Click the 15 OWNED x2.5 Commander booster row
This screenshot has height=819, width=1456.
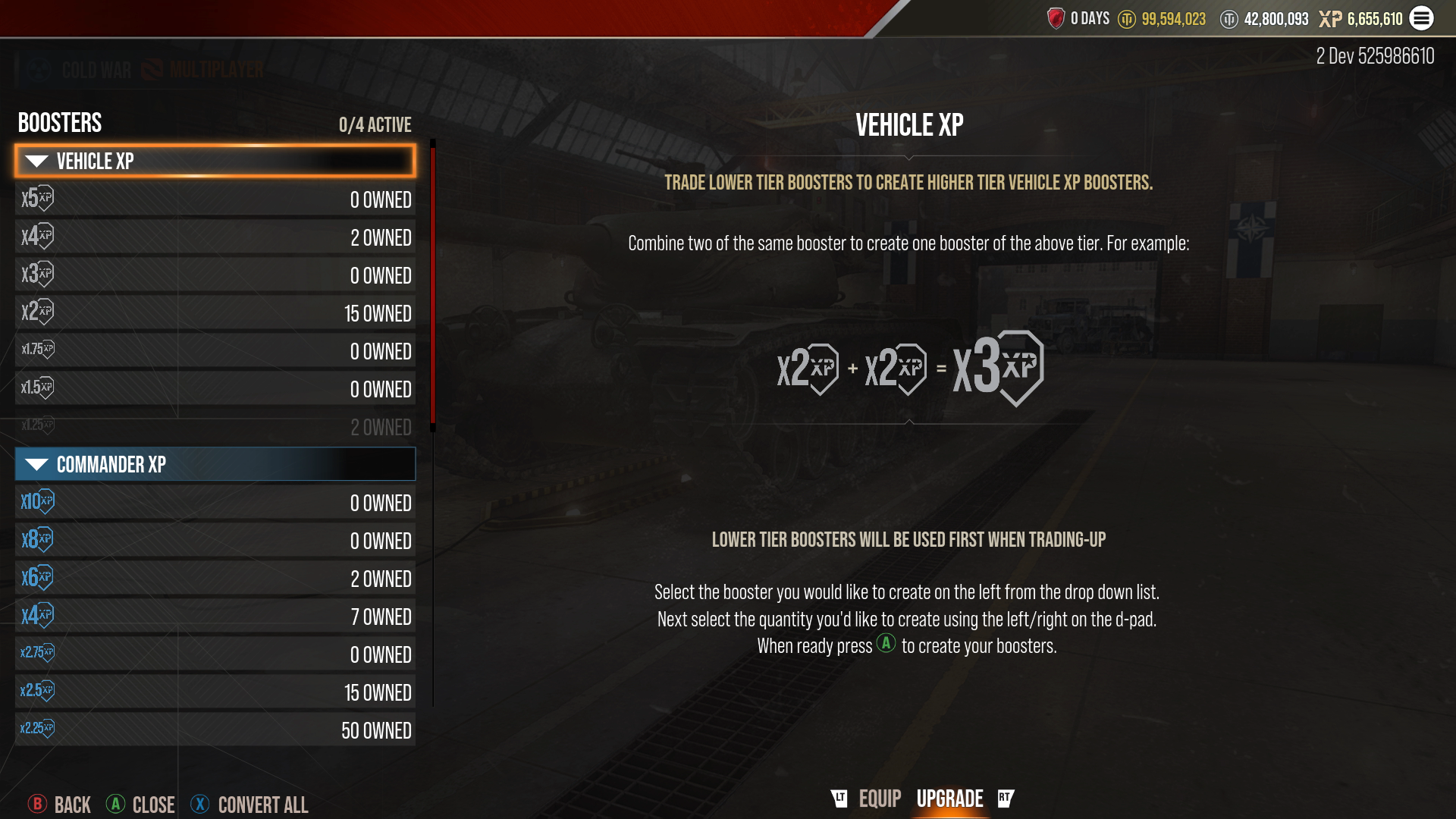pos(215,692)
